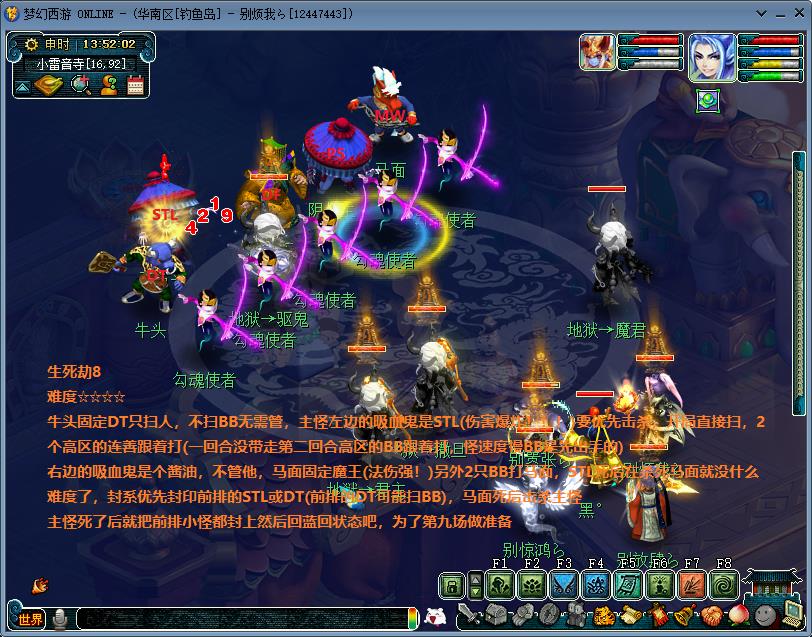Click the sword attack icon in bottom menu
Viewport: 812px width, 637px height.
pos(469,615)
